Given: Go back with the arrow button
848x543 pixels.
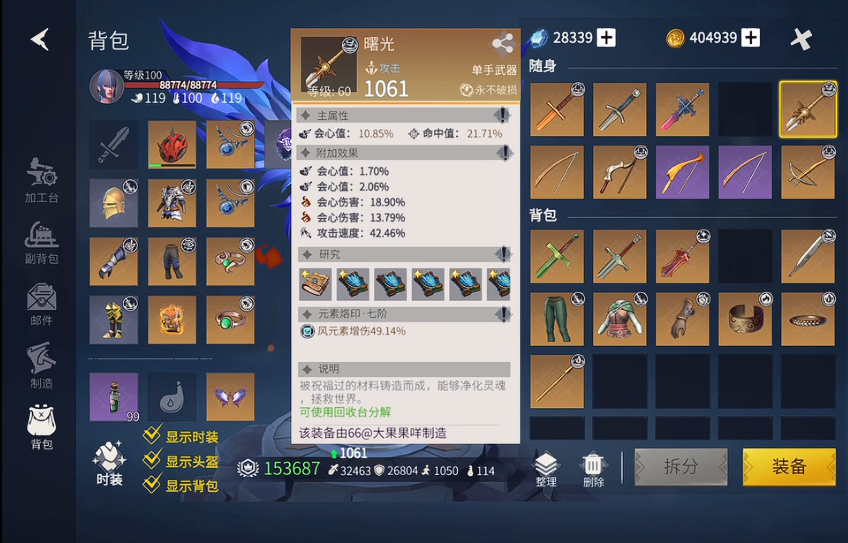Looking at the screenshot, I should pos(40,39).
